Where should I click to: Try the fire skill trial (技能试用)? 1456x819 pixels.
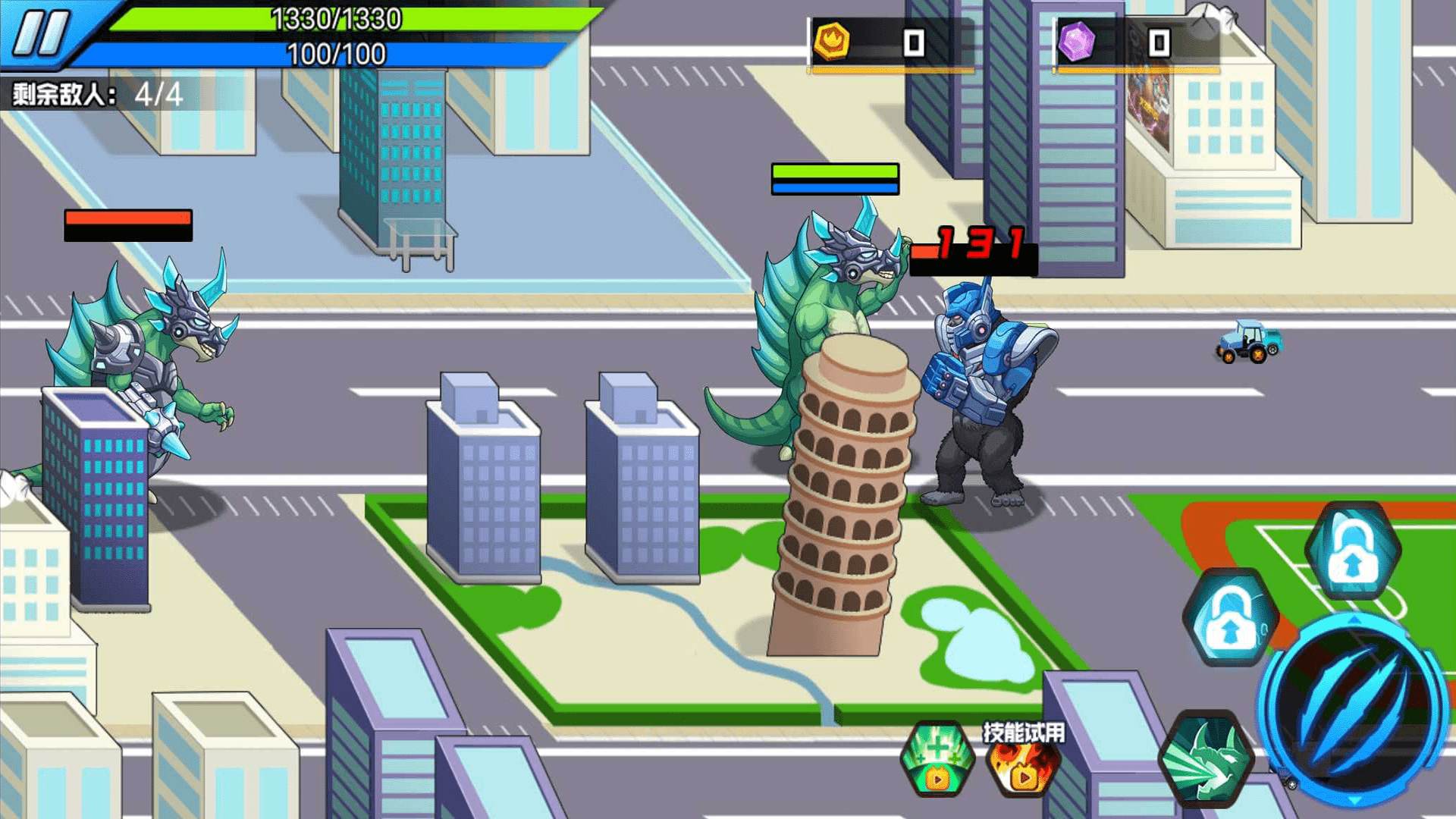[1024, 762]
